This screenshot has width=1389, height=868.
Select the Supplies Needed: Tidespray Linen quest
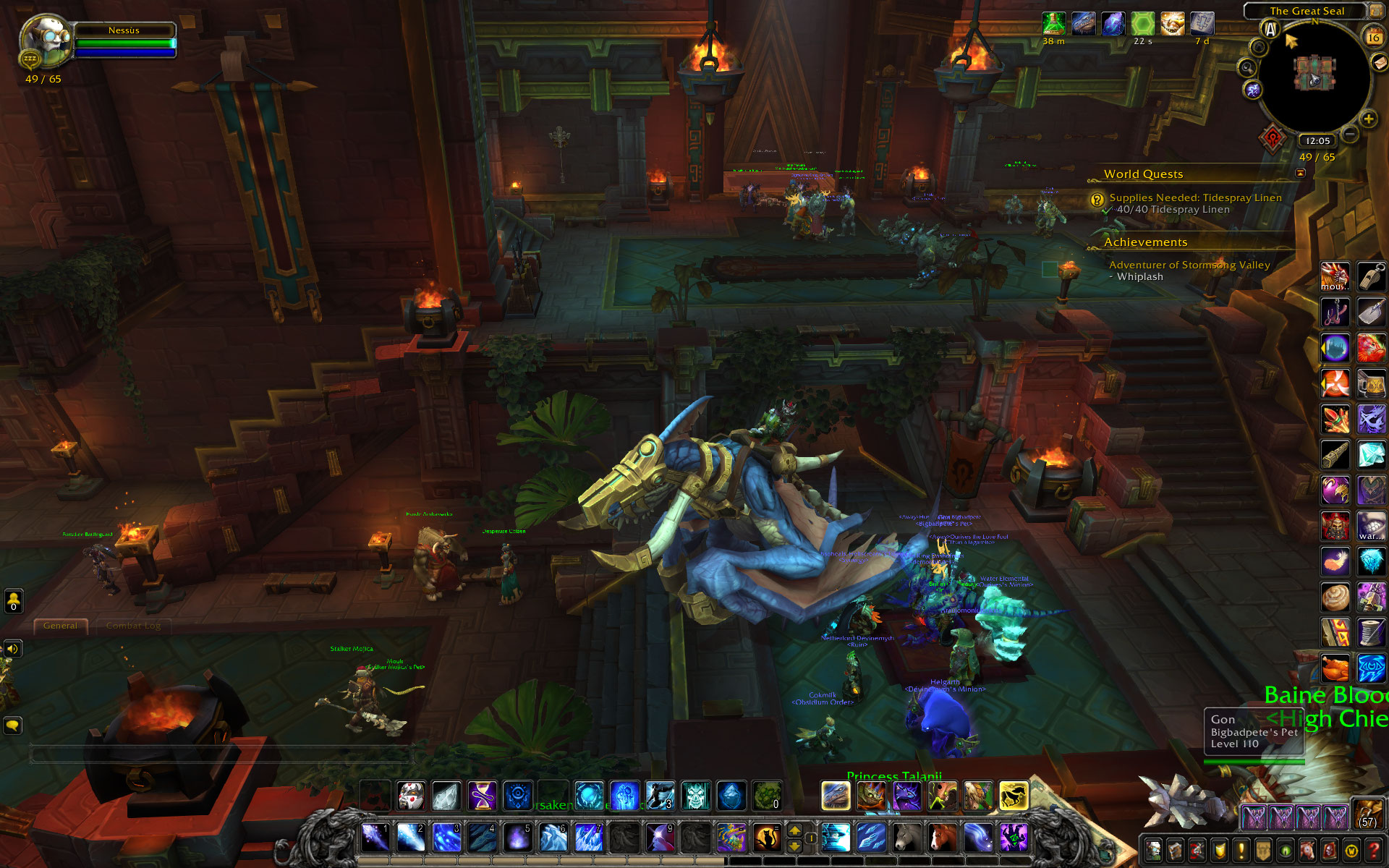point(1195,197)
